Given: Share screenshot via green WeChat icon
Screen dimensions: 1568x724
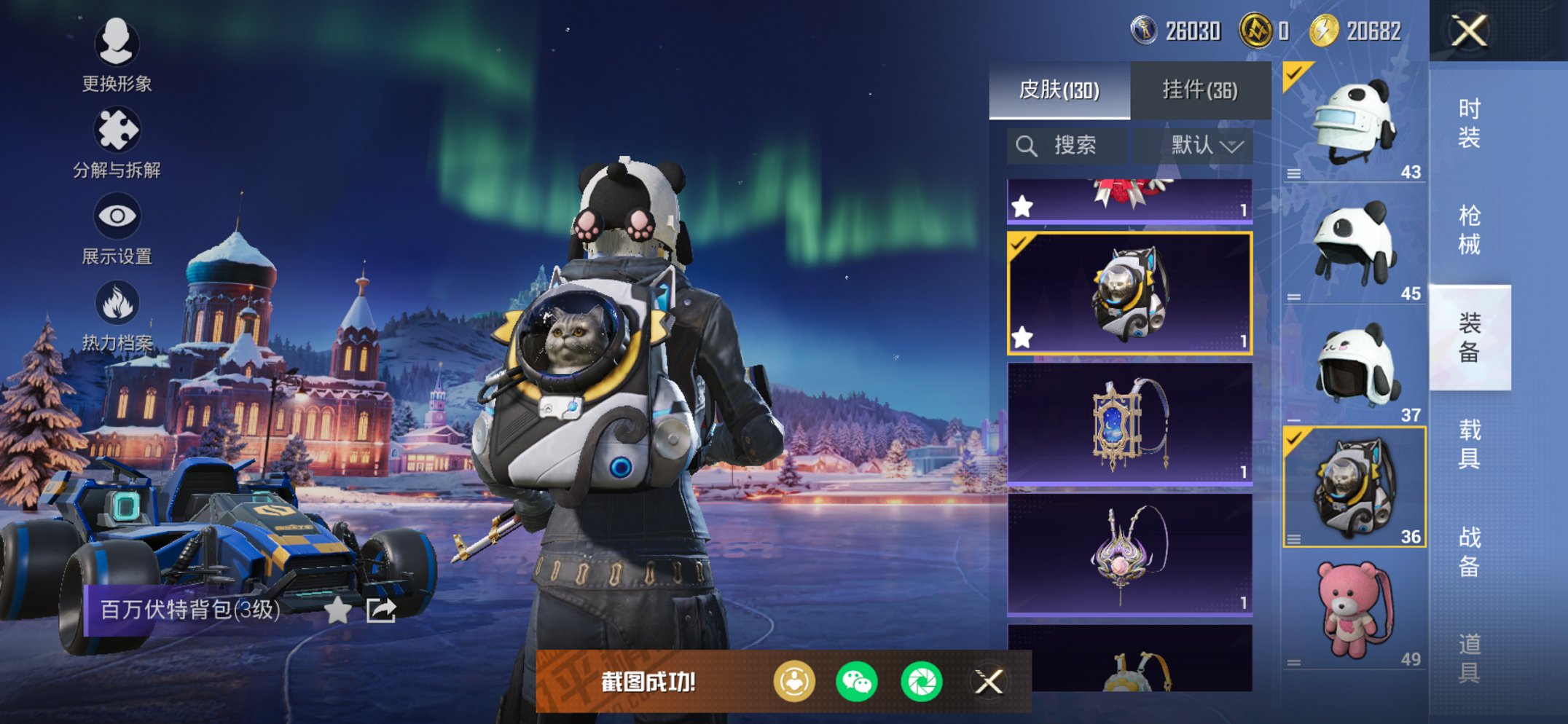Looking at the screenshot, I should 857,682.
